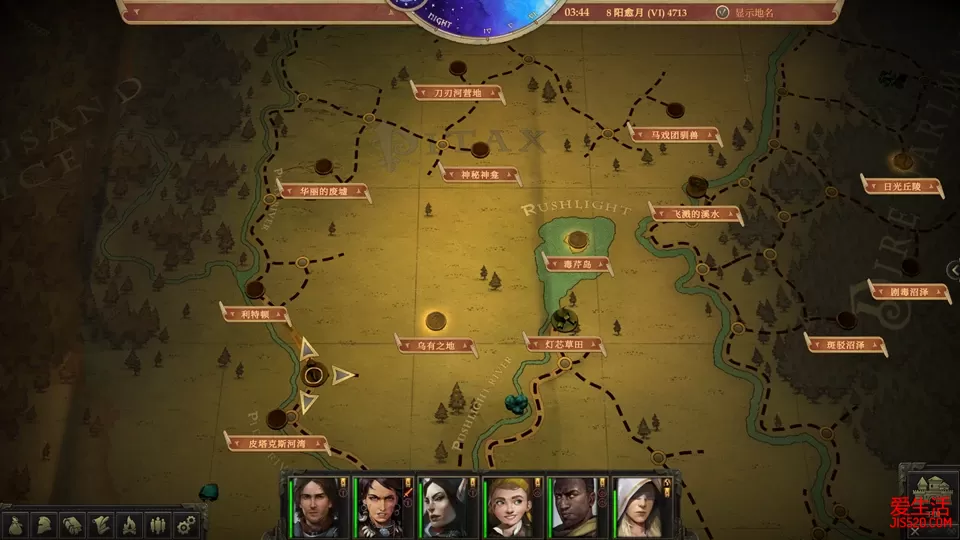
Task: Select the white-hooded woman portrait
Action: pos(641,507)
